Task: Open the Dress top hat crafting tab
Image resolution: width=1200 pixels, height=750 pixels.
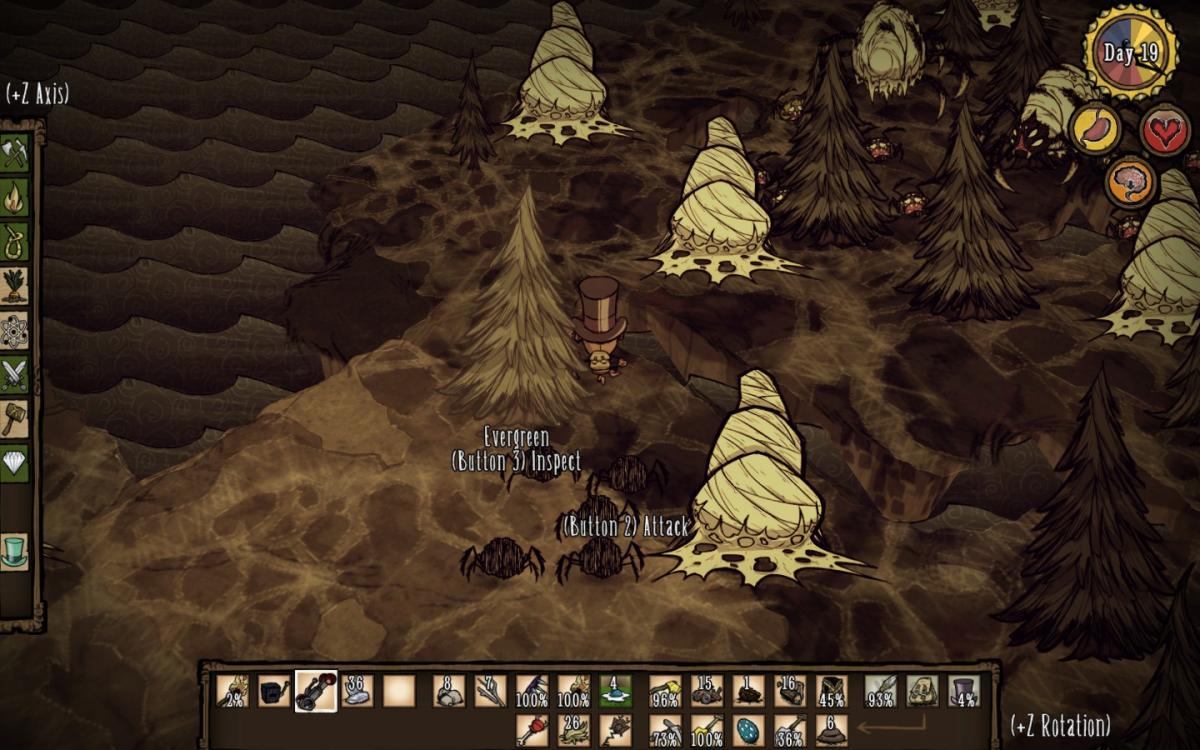Action: (15, 551)
